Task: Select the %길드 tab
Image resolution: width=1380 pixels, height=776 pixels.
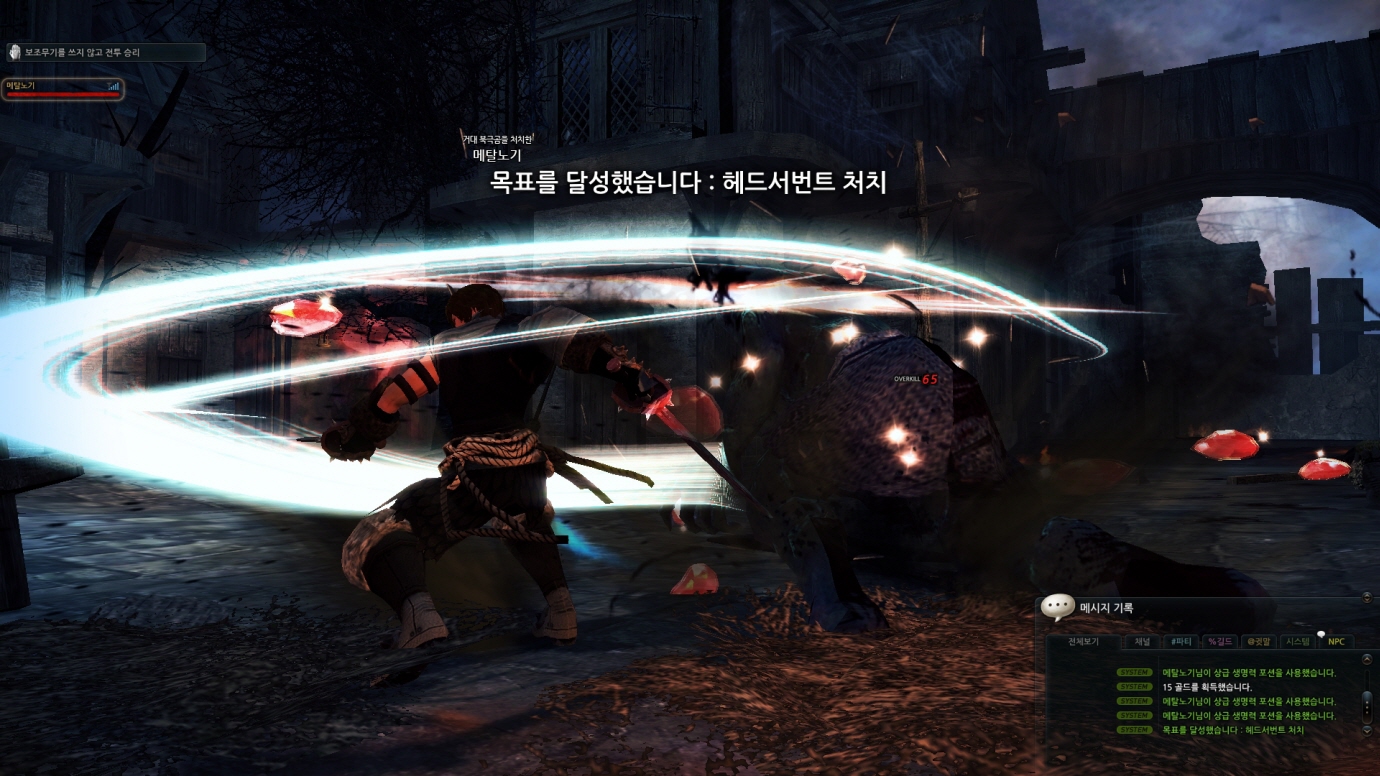Action: 1220,641
